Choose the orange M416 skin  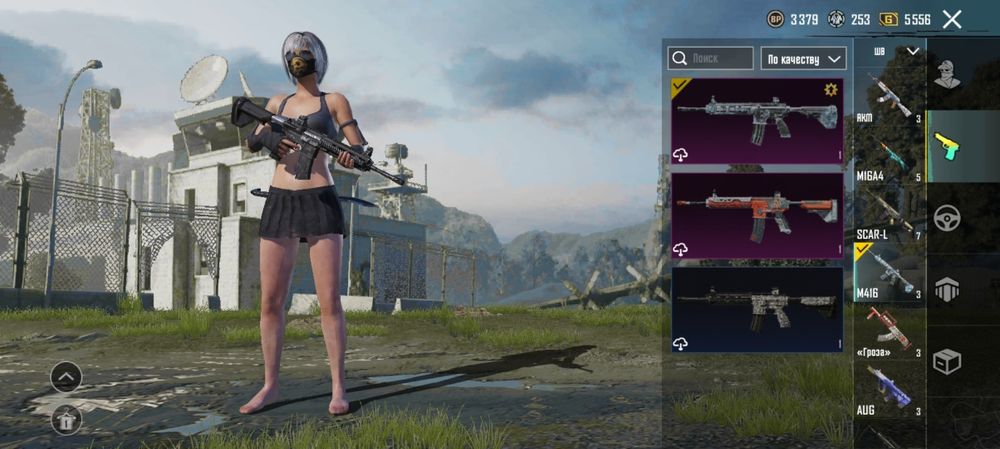tap(757, 215)
